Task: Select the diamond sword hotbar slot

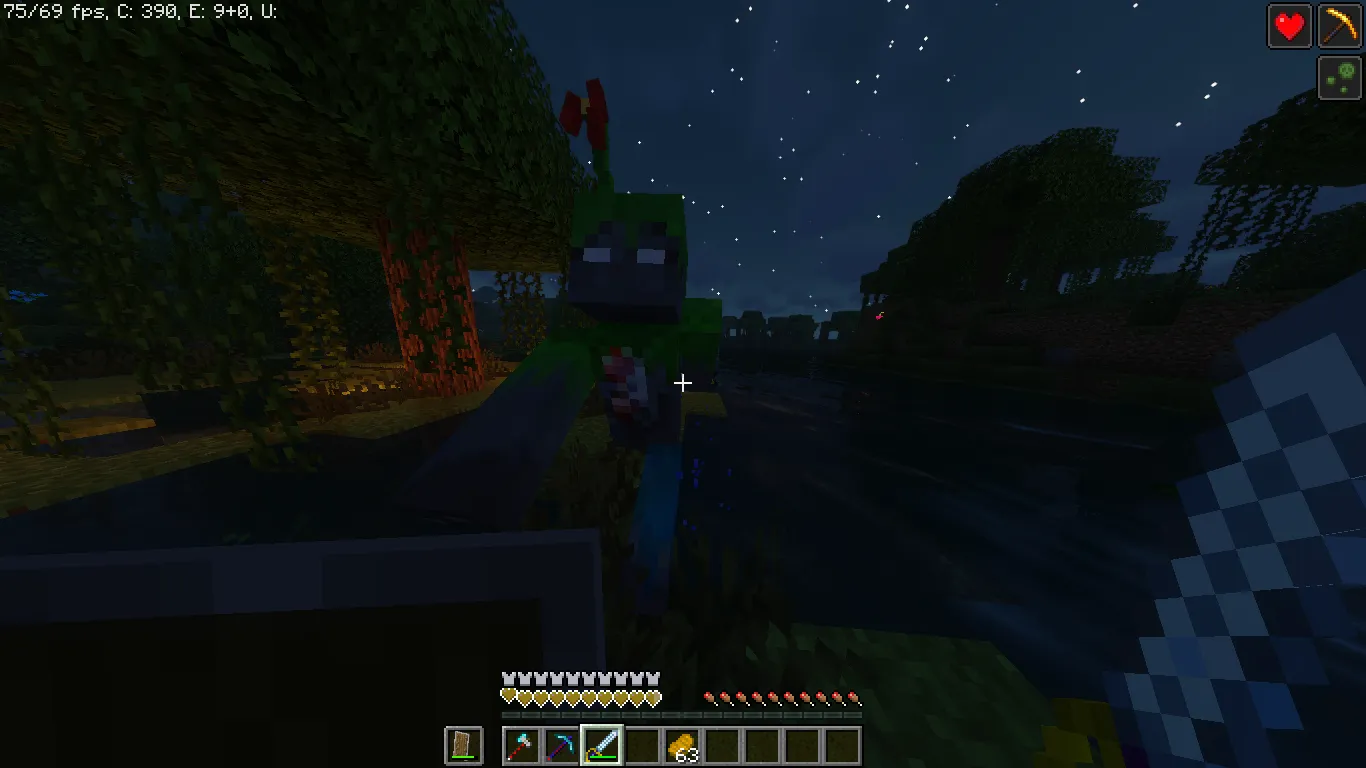Action: (601, 746)
